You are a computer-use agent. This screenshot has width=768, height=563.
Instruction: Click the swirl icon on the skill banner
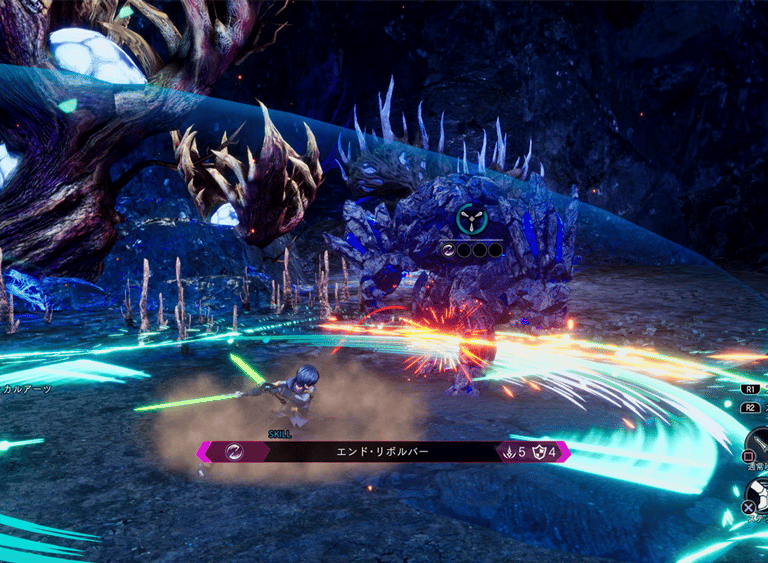pyautogui.click(x=232, y=452)
